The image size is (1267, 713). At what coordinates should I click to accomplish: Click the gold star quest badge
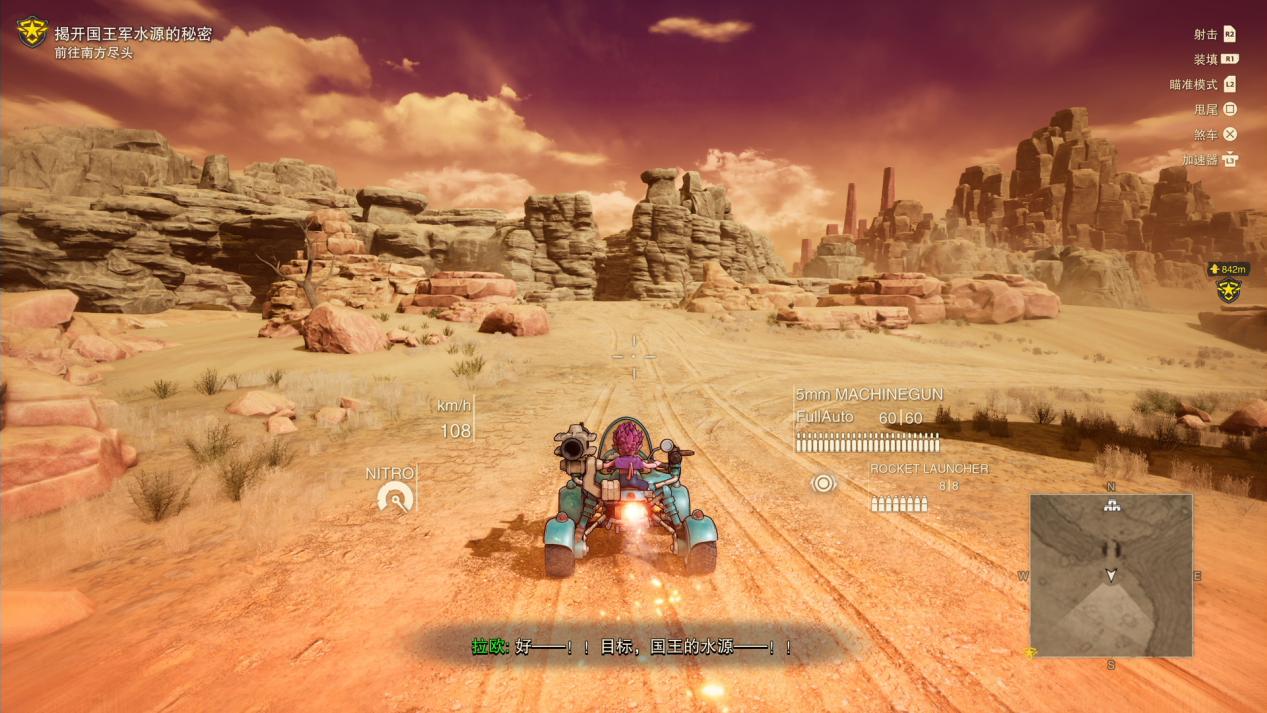coord(32,32)
